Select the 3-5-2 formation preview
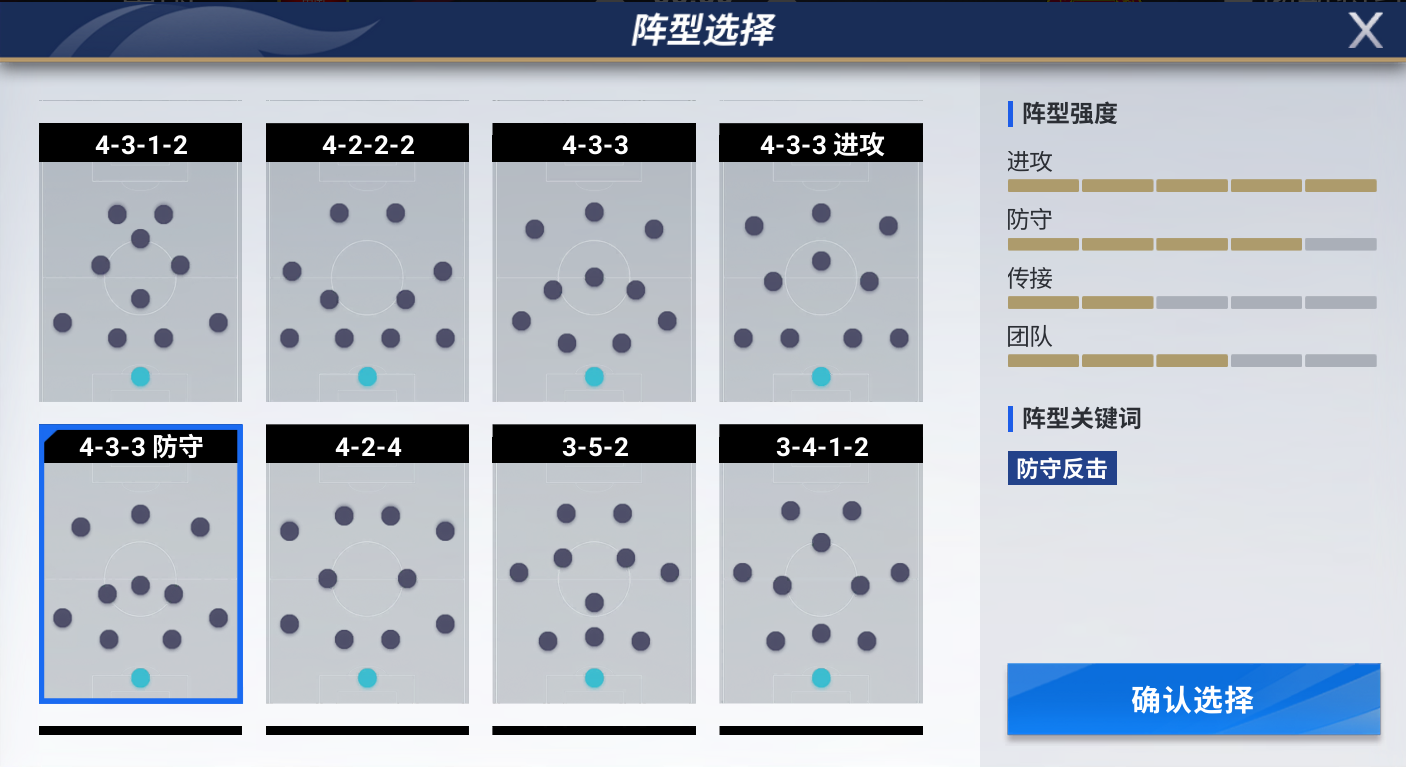 (x=594, y=565)
